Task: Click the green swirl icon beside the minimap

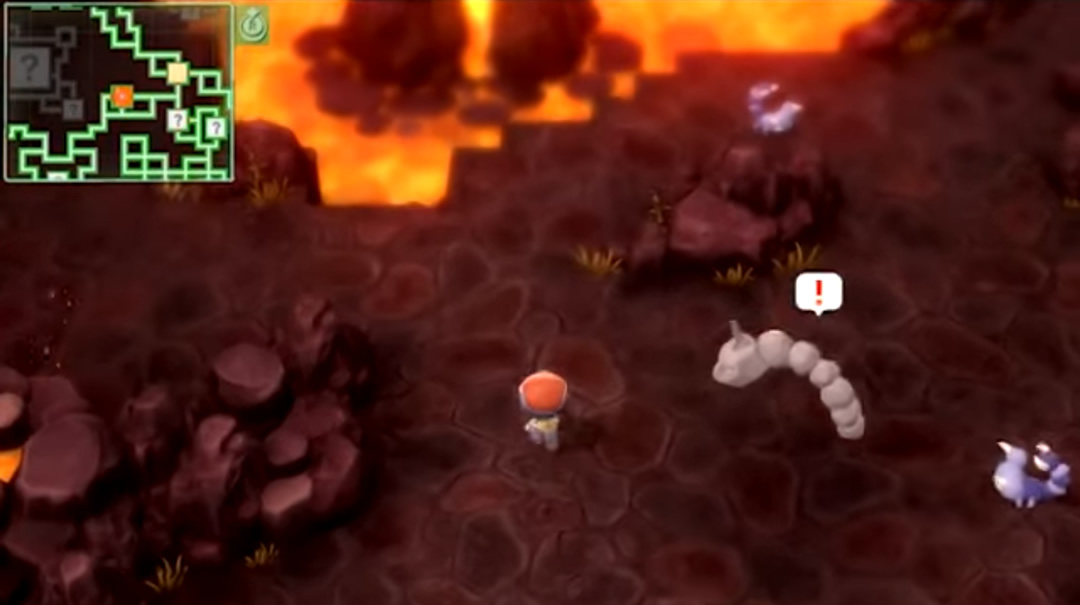Action: (x=251, y=24)
